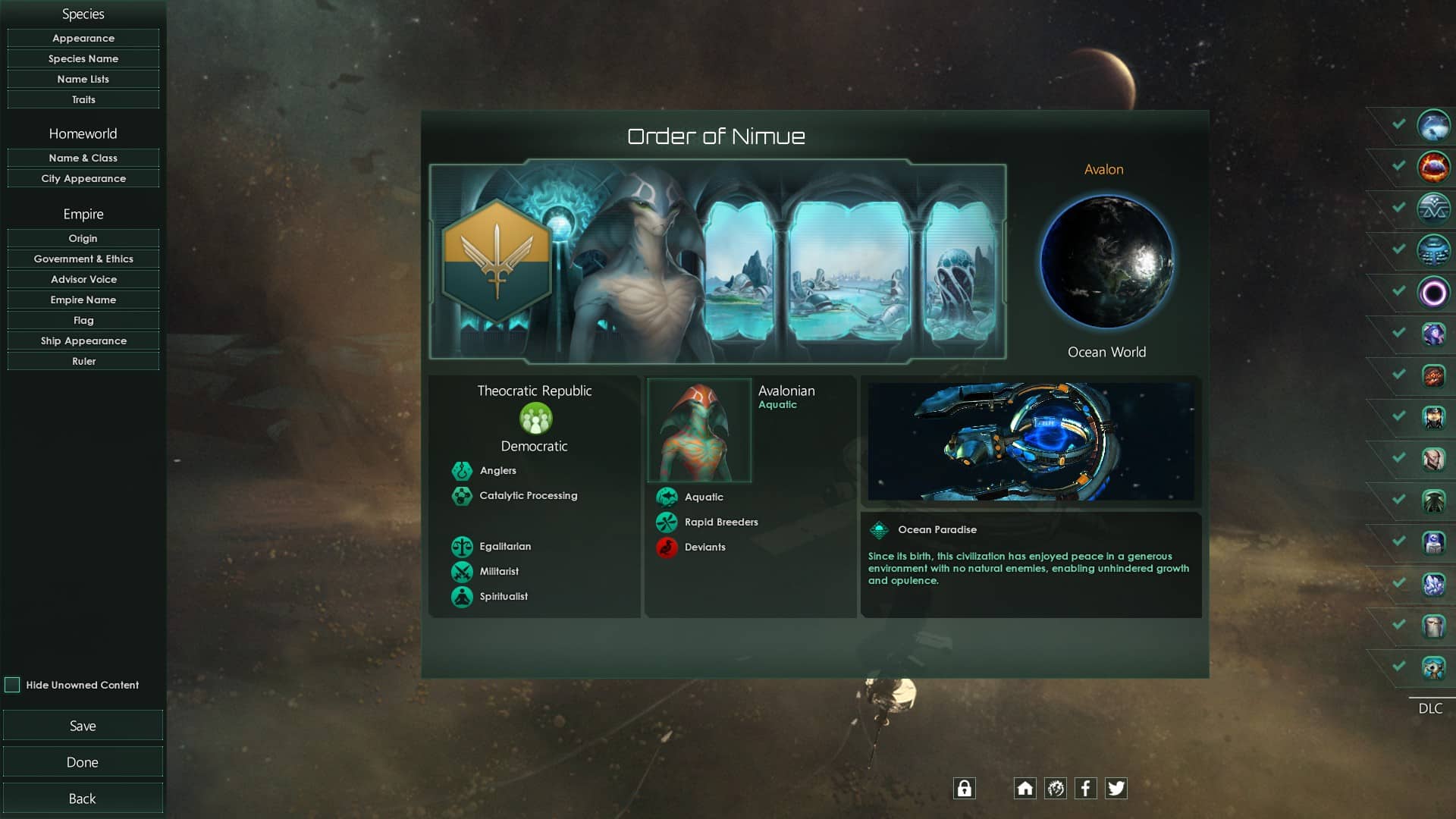Open Name Lists settings
The image size is (1456, 819).
83,79
